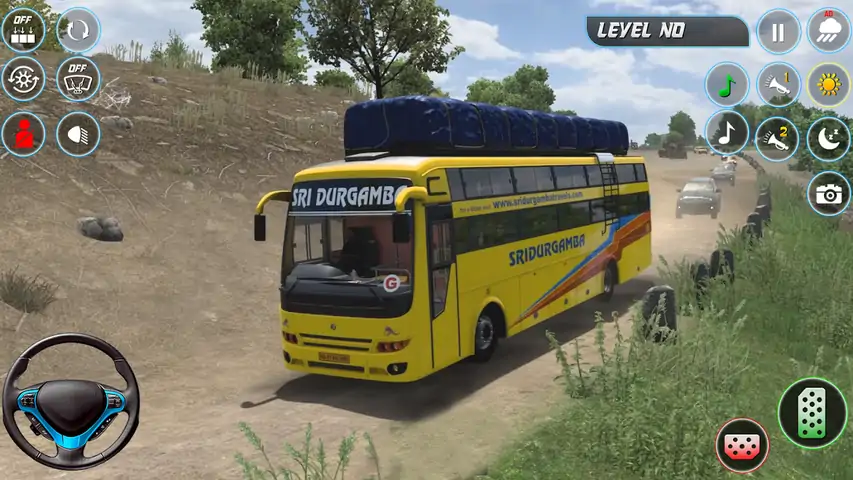Toggle the OFF three-squares button

tap(23, 30)
